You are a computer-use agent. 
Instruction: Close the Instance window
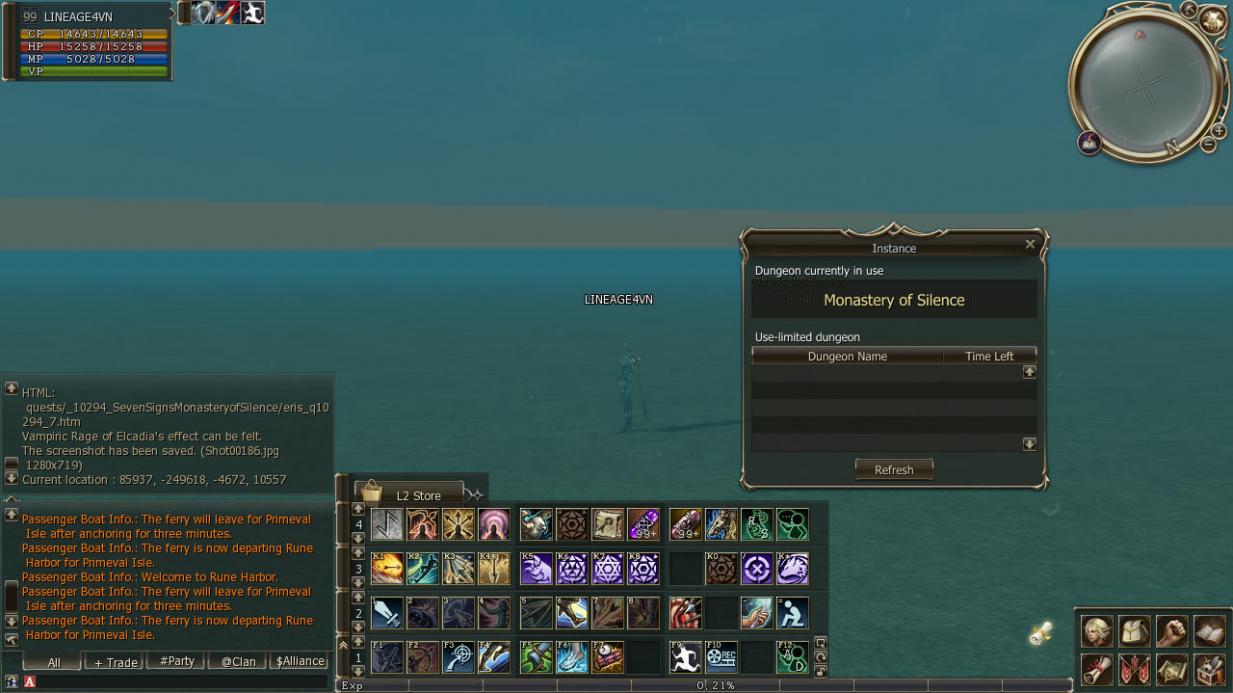pyautogui.click(x=1030, y=244)
